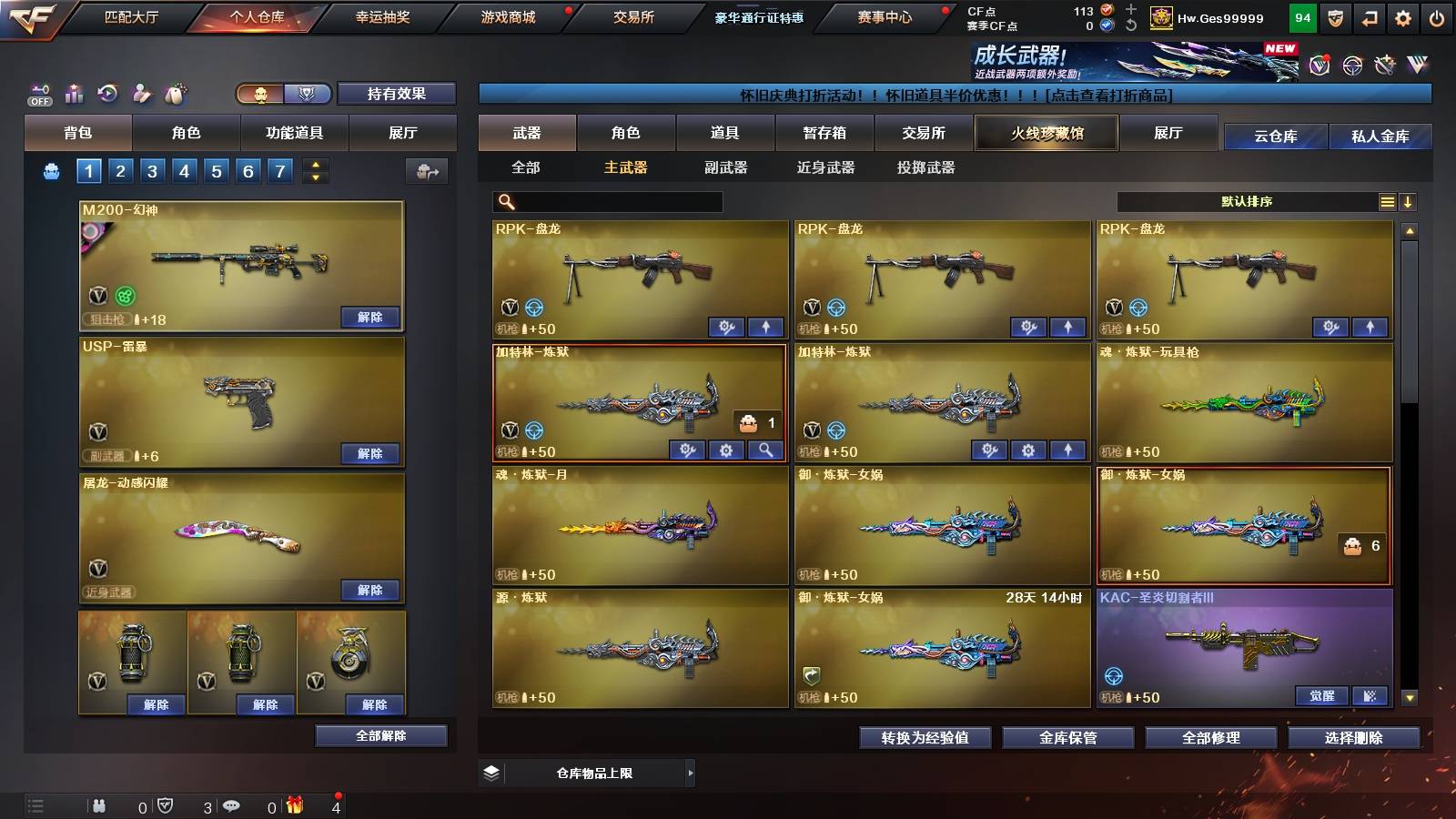Open the 交易所 menu in top navigation
This screenshot has height=819, width=1456.
634,16
